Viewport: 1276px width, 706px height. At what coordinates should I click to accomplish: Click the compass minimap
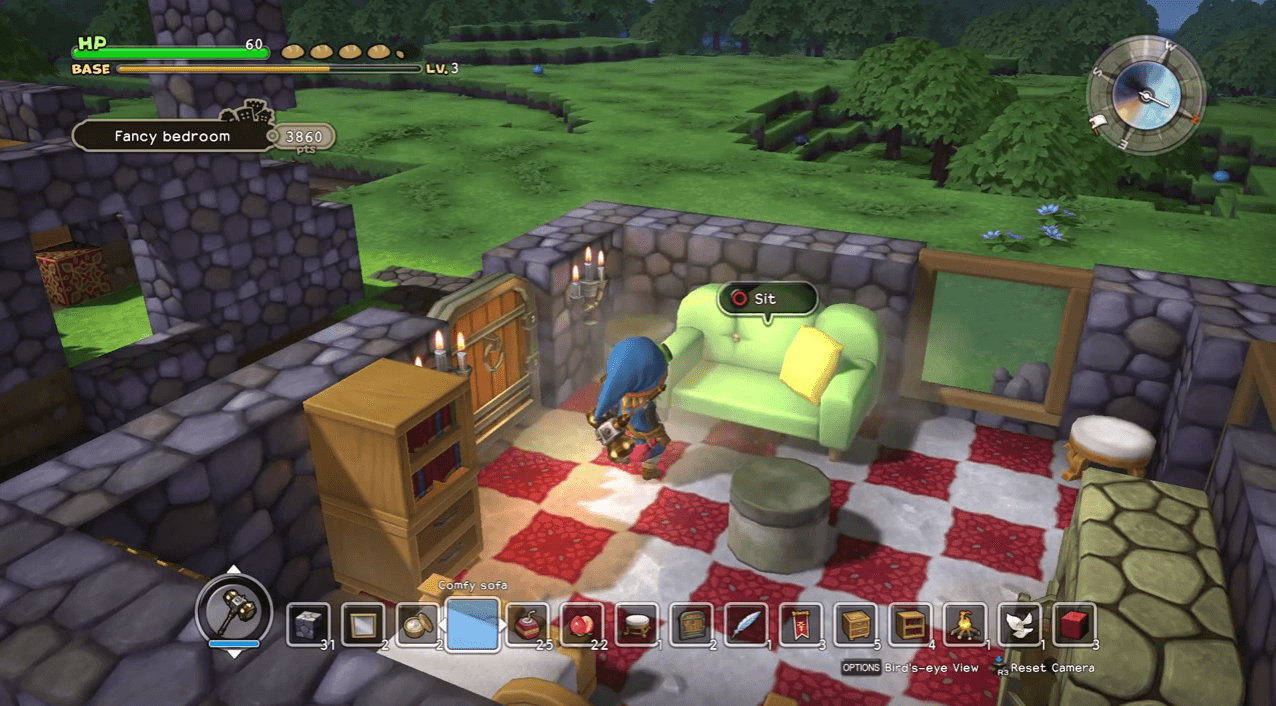point(1146,96)
